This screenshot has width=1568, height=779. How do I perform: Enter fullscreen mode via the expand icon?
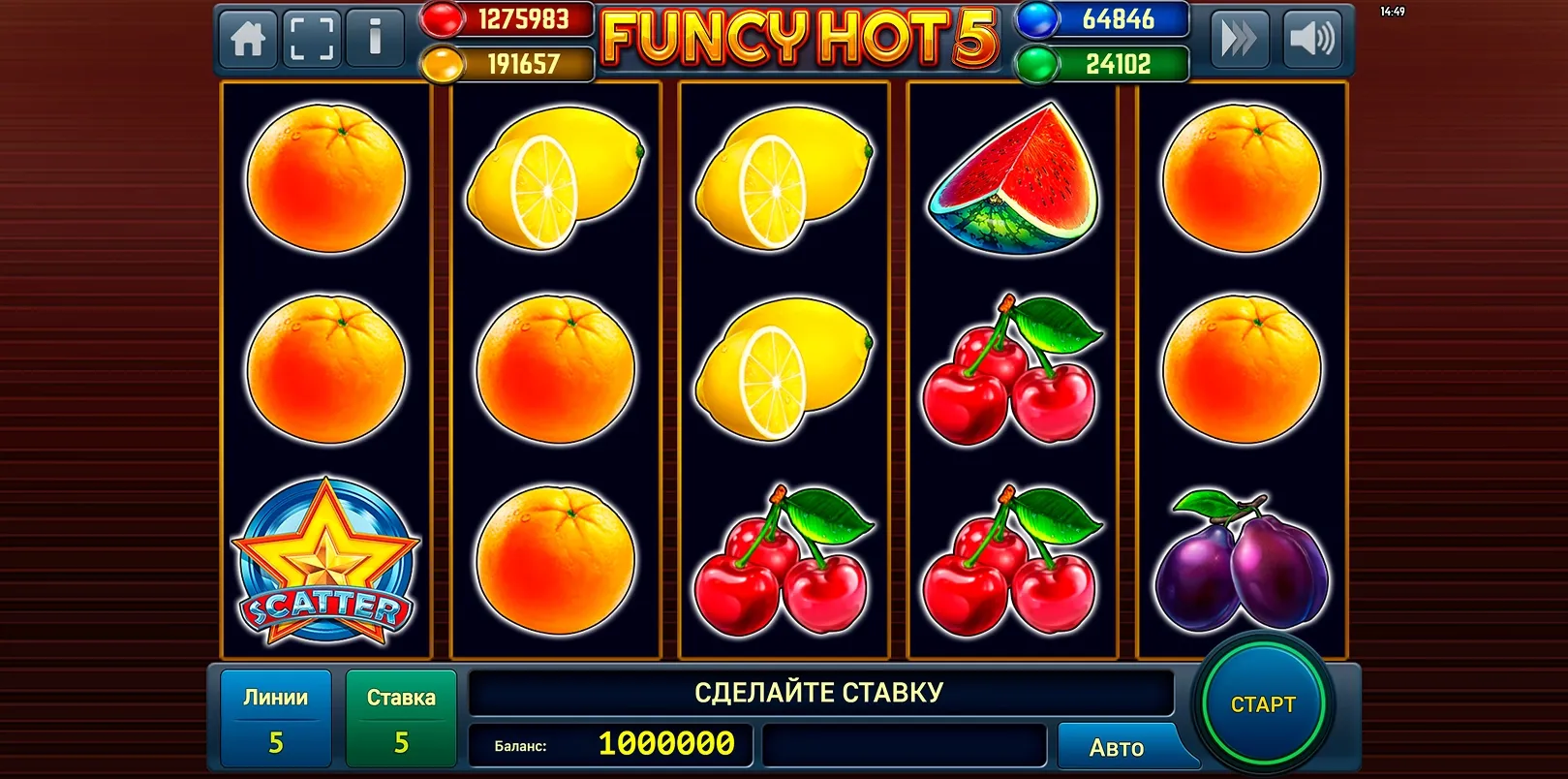click(x=312, y=38)
